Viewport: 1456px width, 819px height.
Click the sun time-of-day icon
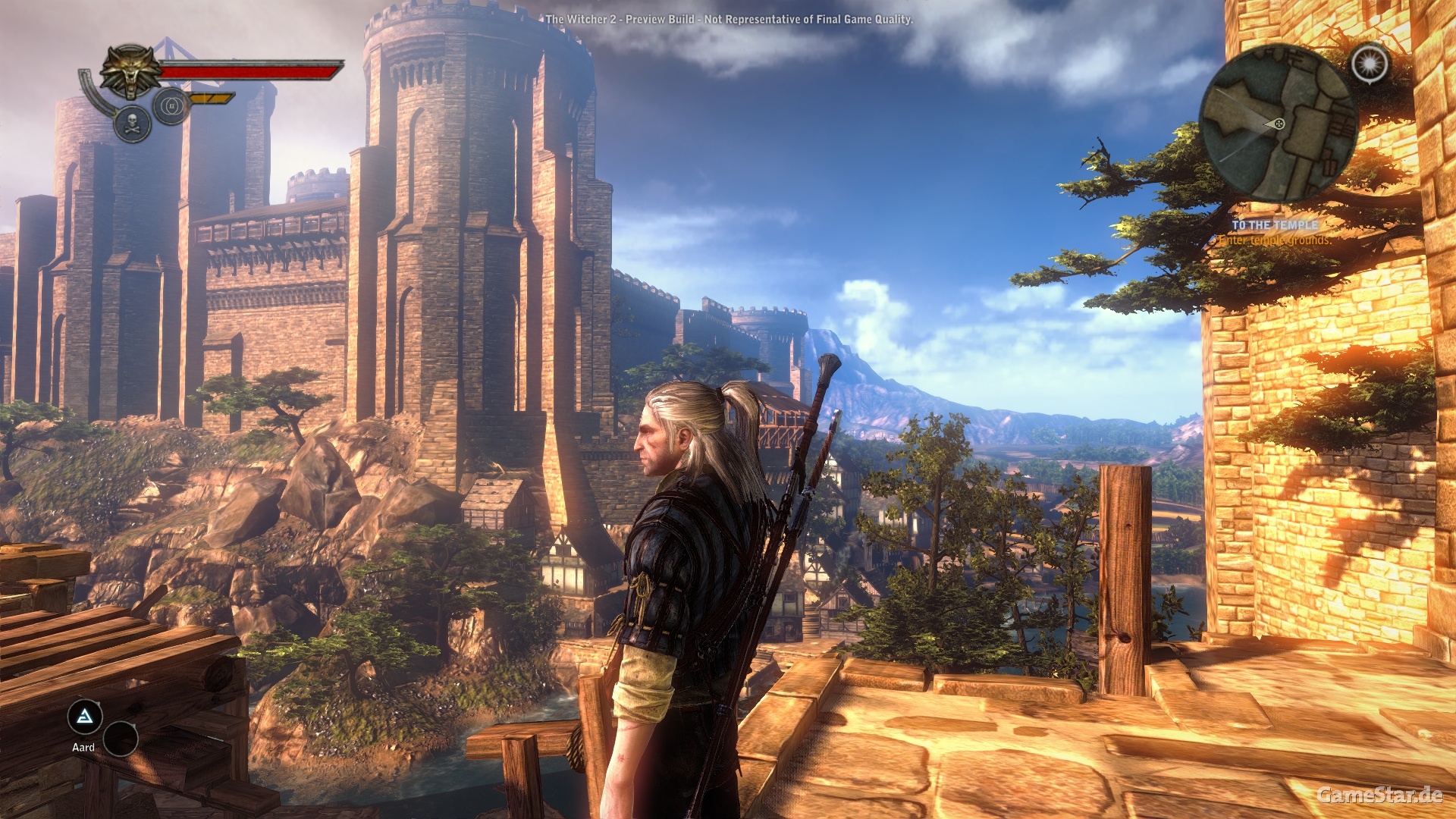click(x=1370, y=64)
